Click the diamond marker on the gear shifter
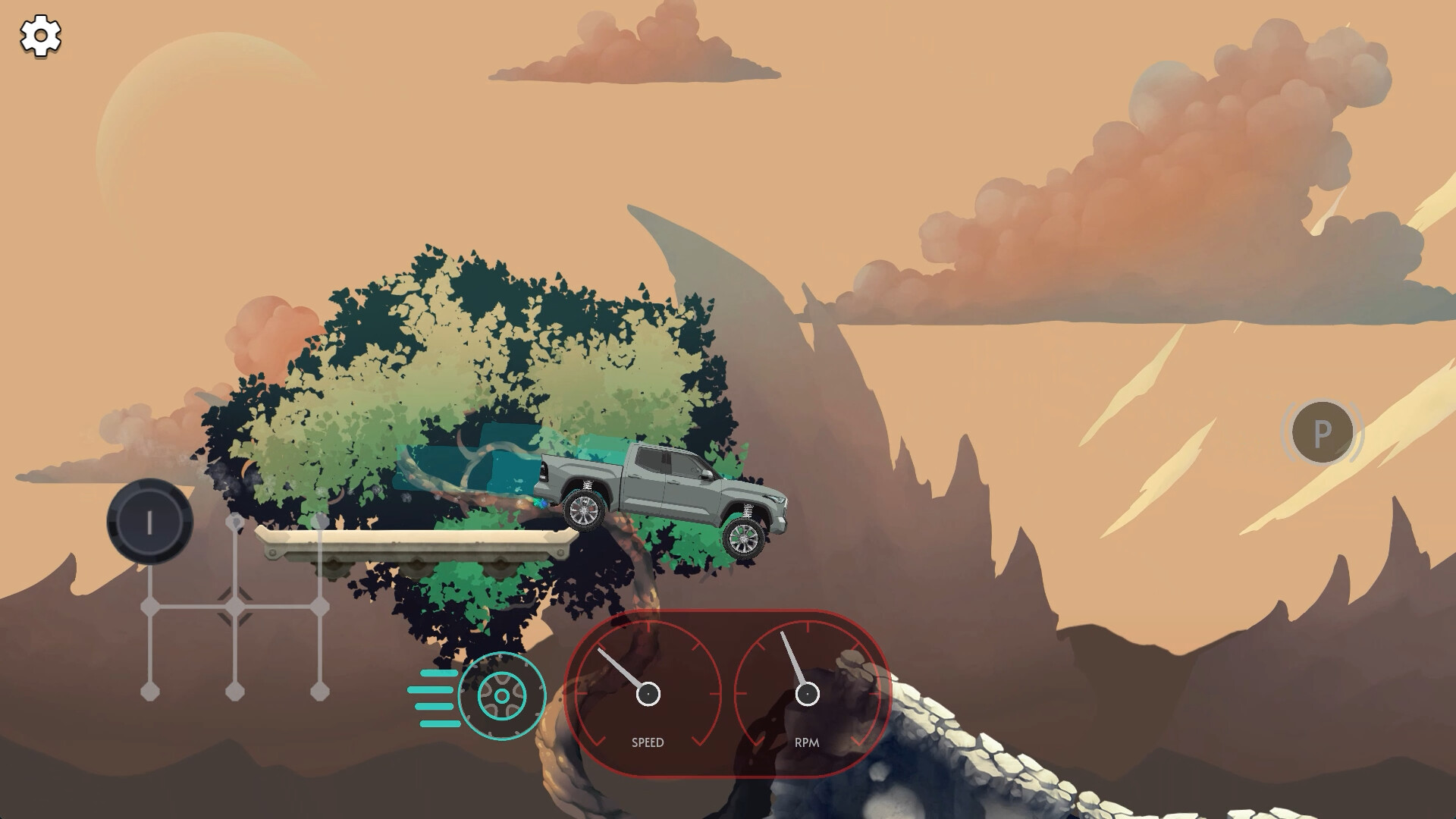Screen dimensions: 1456x819 point(237,607)
